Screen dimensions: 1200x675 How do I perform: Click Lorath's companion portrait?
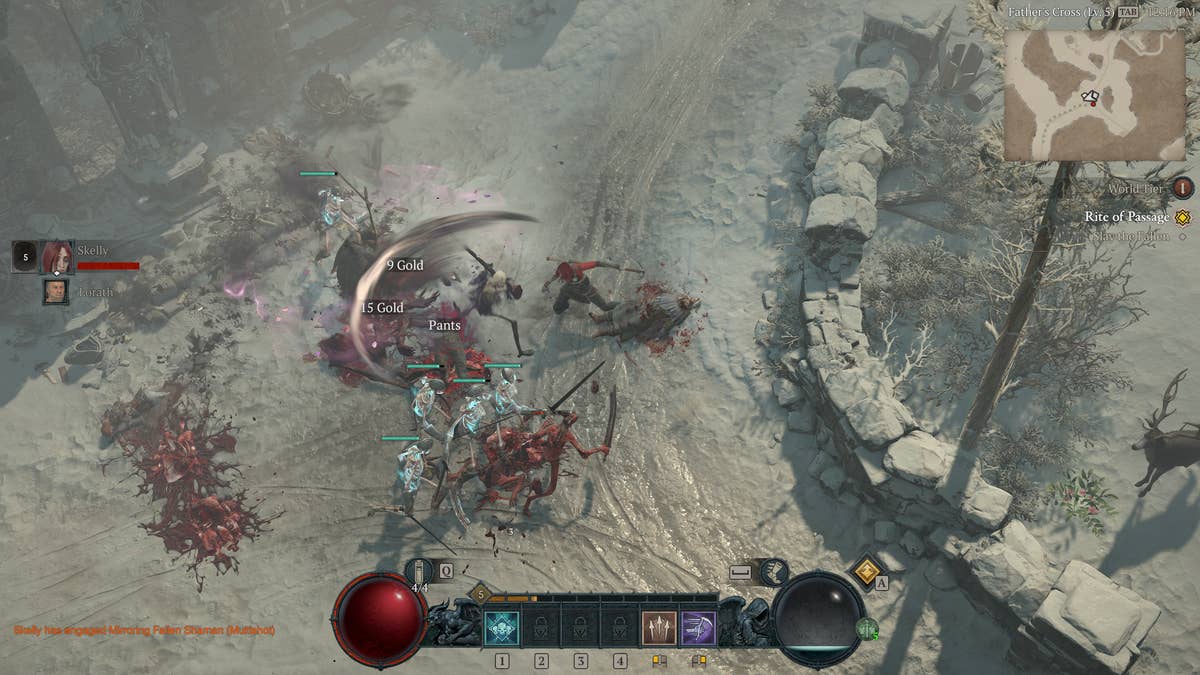pos(56,291)
